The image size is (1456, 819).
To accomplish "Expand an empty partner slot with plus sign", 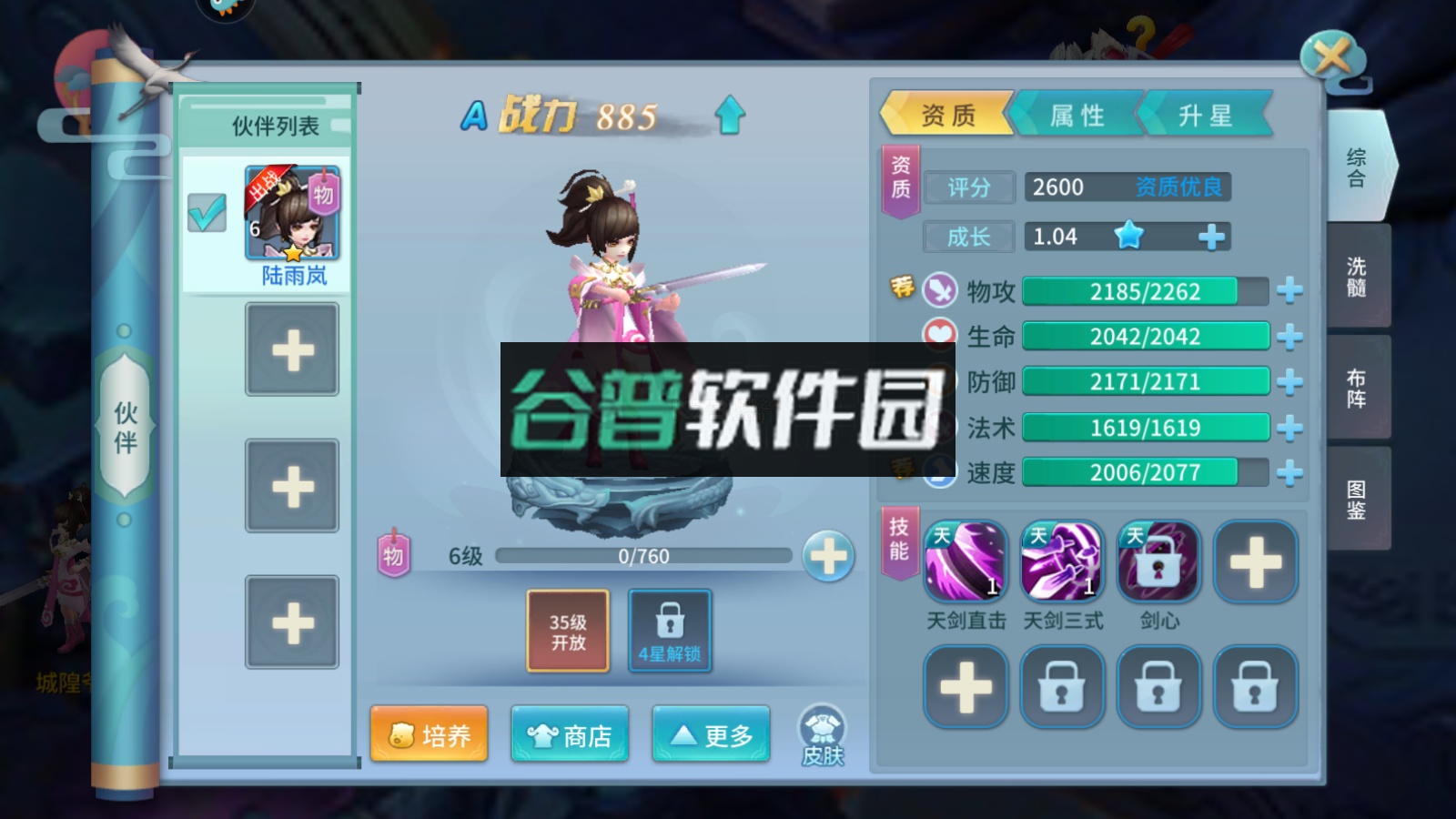I will point(292,349).
